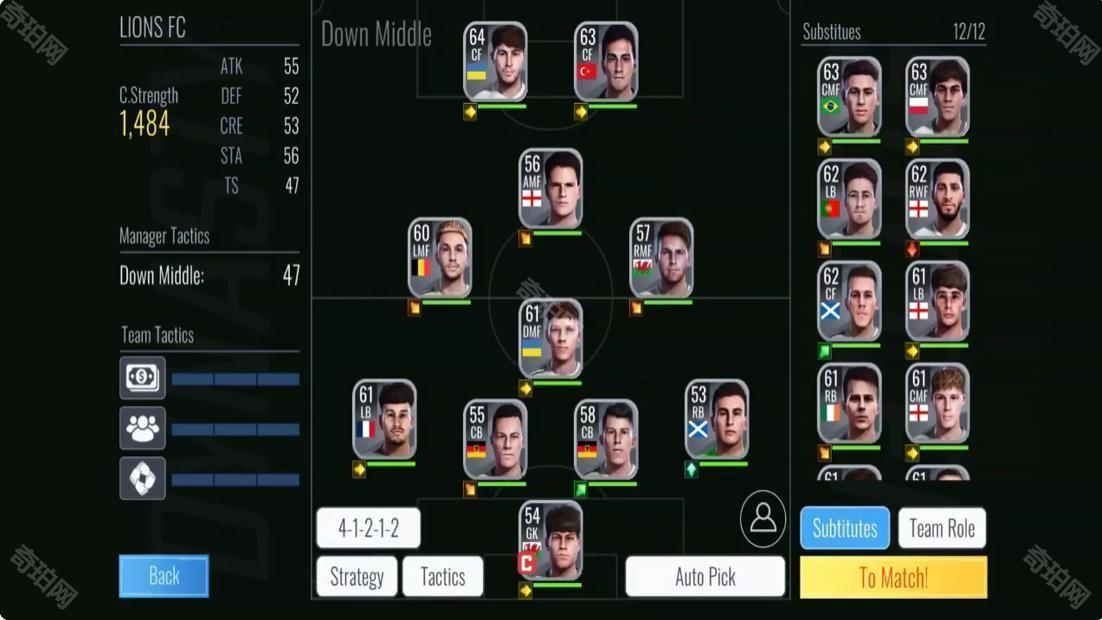
Task: Select the Subtitutes tab
Action: tap(845, 528)
